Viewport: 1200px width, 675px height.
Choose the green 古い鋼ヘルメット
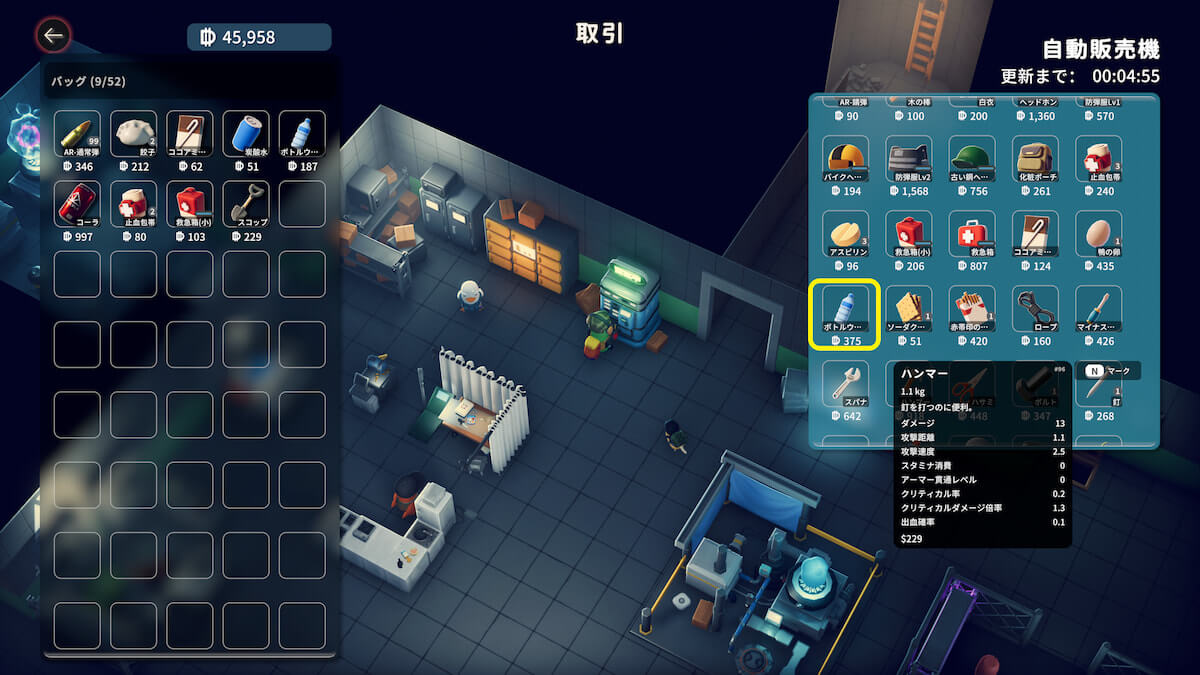pyautogui.click(x=971, y=159)
